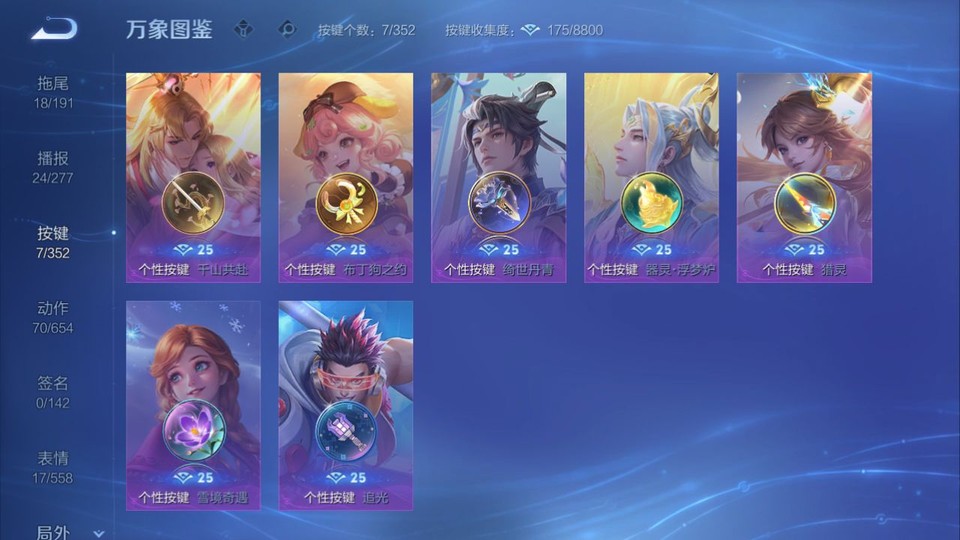Choose the 猎灵 button skin card
Image resolution: width=960 pixels, height=540 pixels.
click(804, 177)
